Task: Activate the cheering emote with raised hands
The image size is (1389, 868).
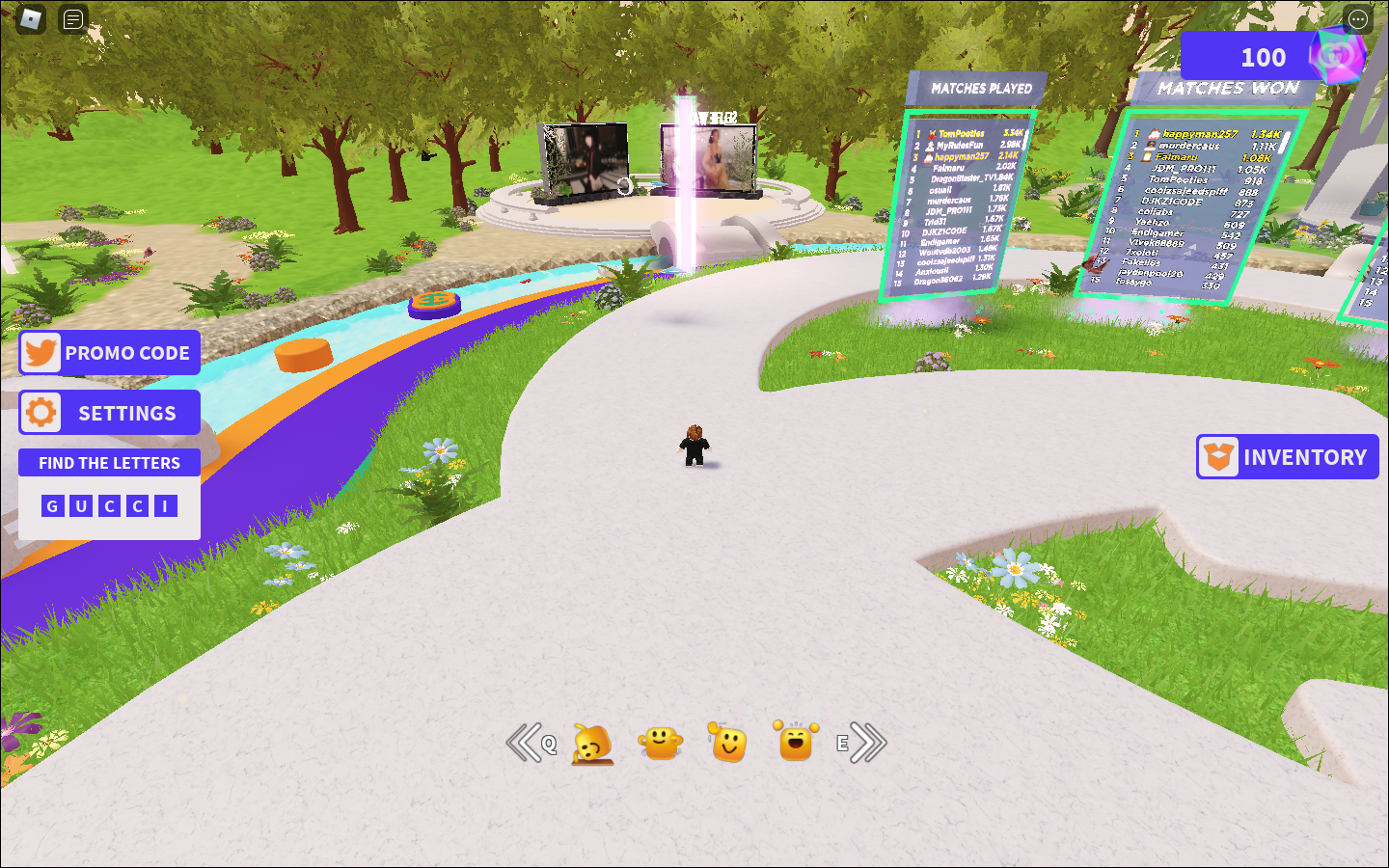Action: coord(796,742)
